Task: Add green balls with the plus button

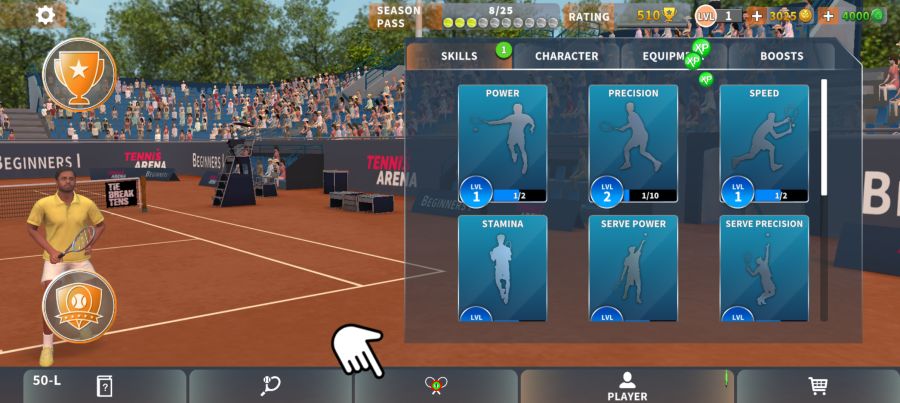Action: pos(828,16)
